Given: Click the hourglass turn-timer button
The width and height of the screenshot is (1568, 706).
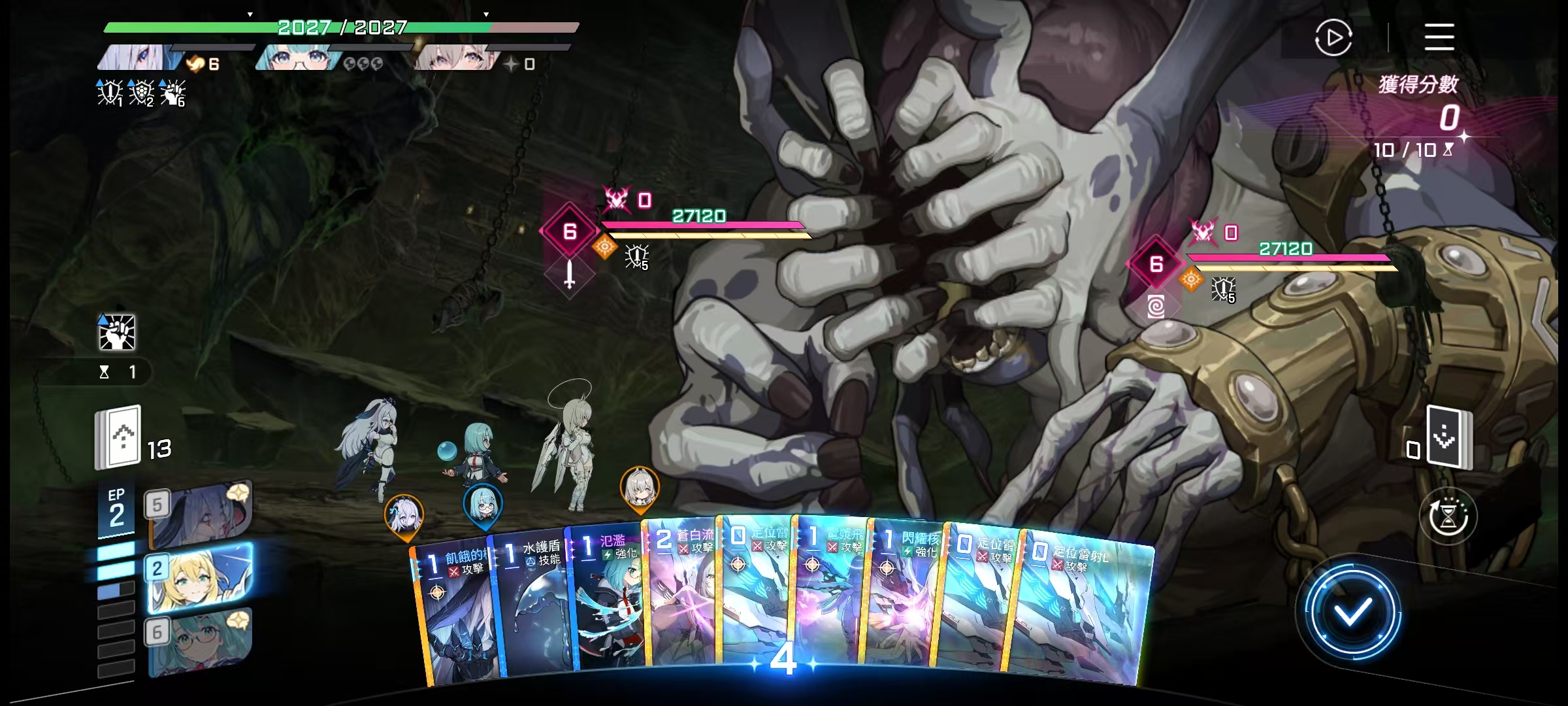Looking at the screenshot, I should (x=1448, y=516).
